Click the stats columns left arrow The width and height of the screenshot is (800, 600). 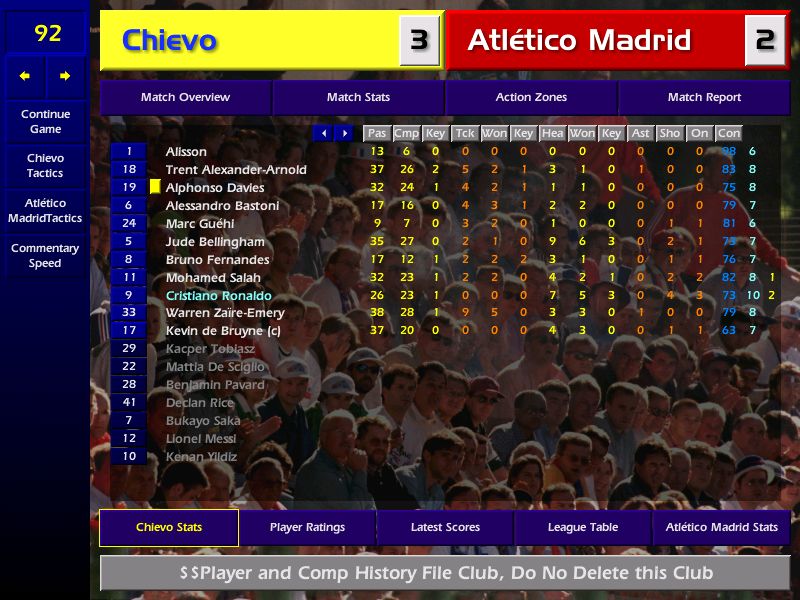point(323,133)
